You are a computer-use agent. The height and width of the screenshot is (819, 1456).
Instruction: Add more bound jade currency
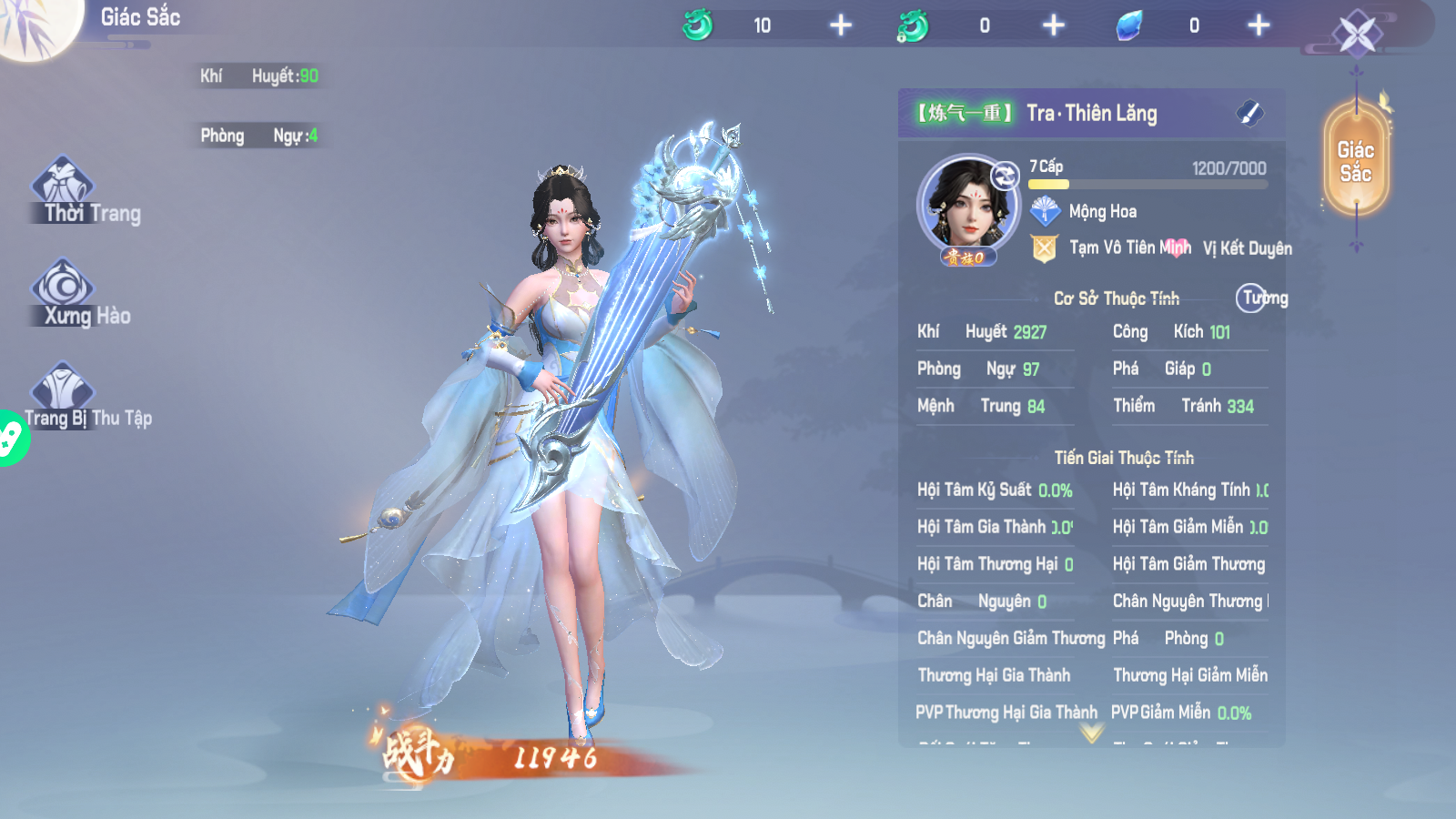pos(1053,25)
